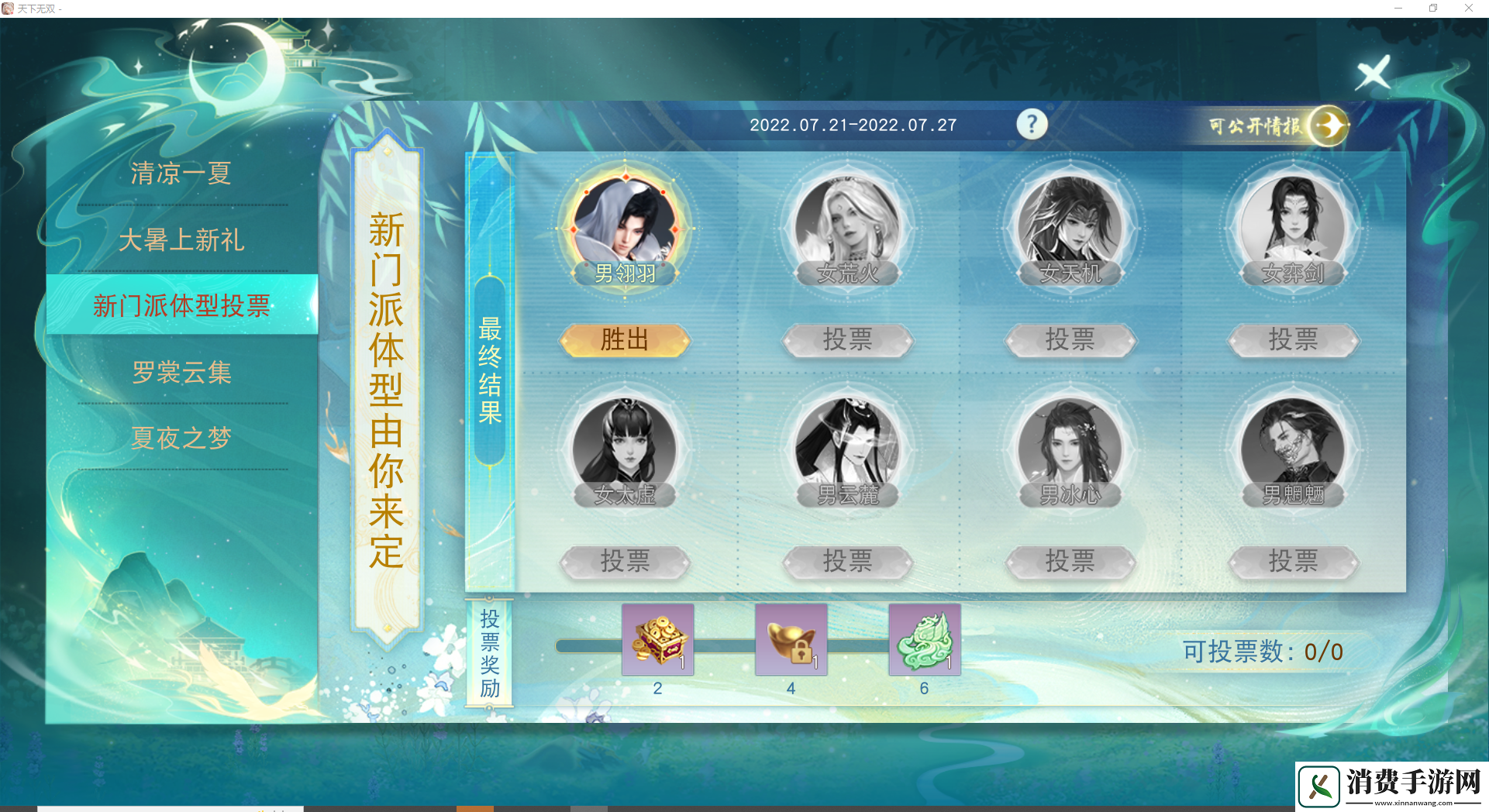Open the 罗裳云集 tab
This screenshot has height=812, width=1489.
[181, 373]
